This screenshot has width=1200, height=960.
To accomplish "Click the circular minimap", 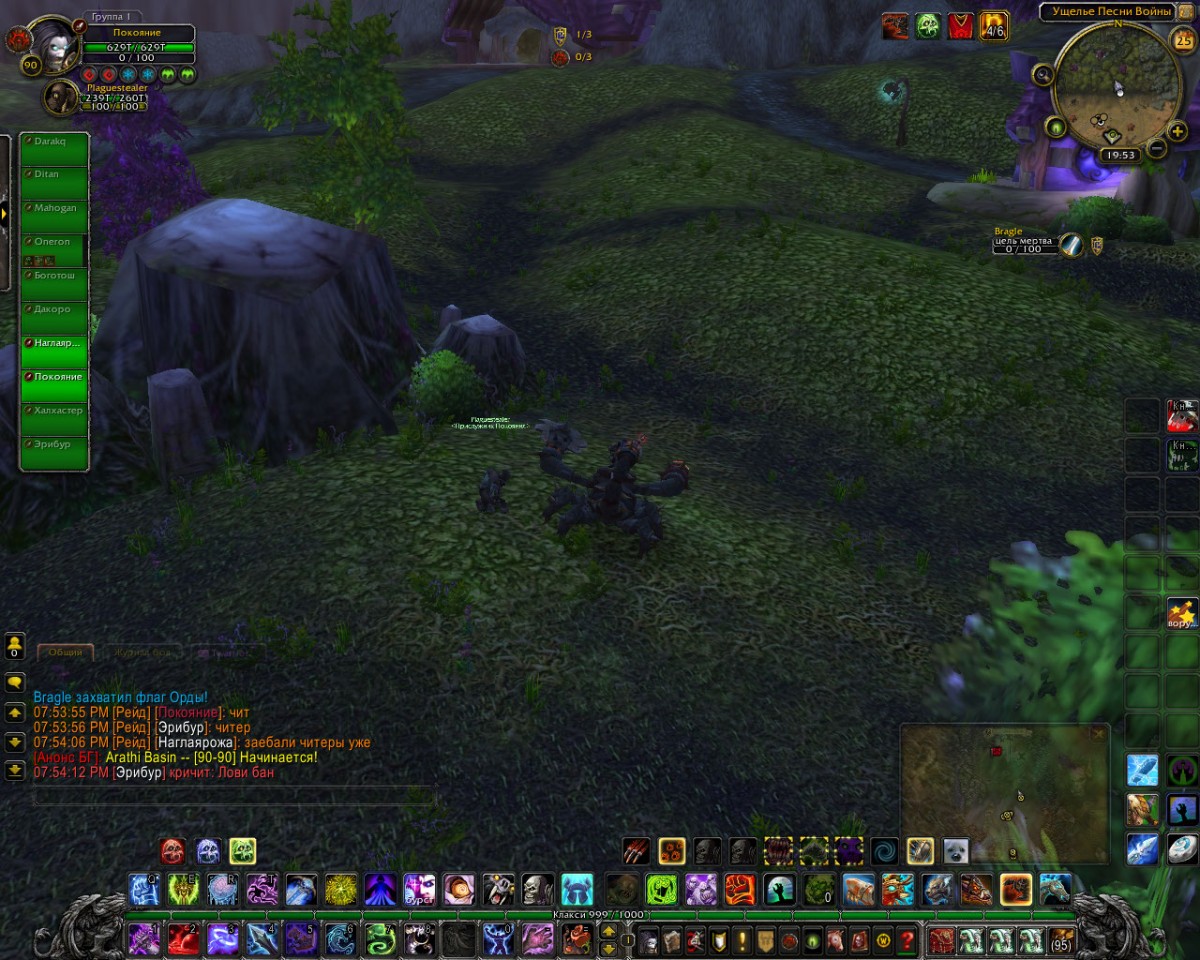I will pyautogui.click(x=1110, y=85).
